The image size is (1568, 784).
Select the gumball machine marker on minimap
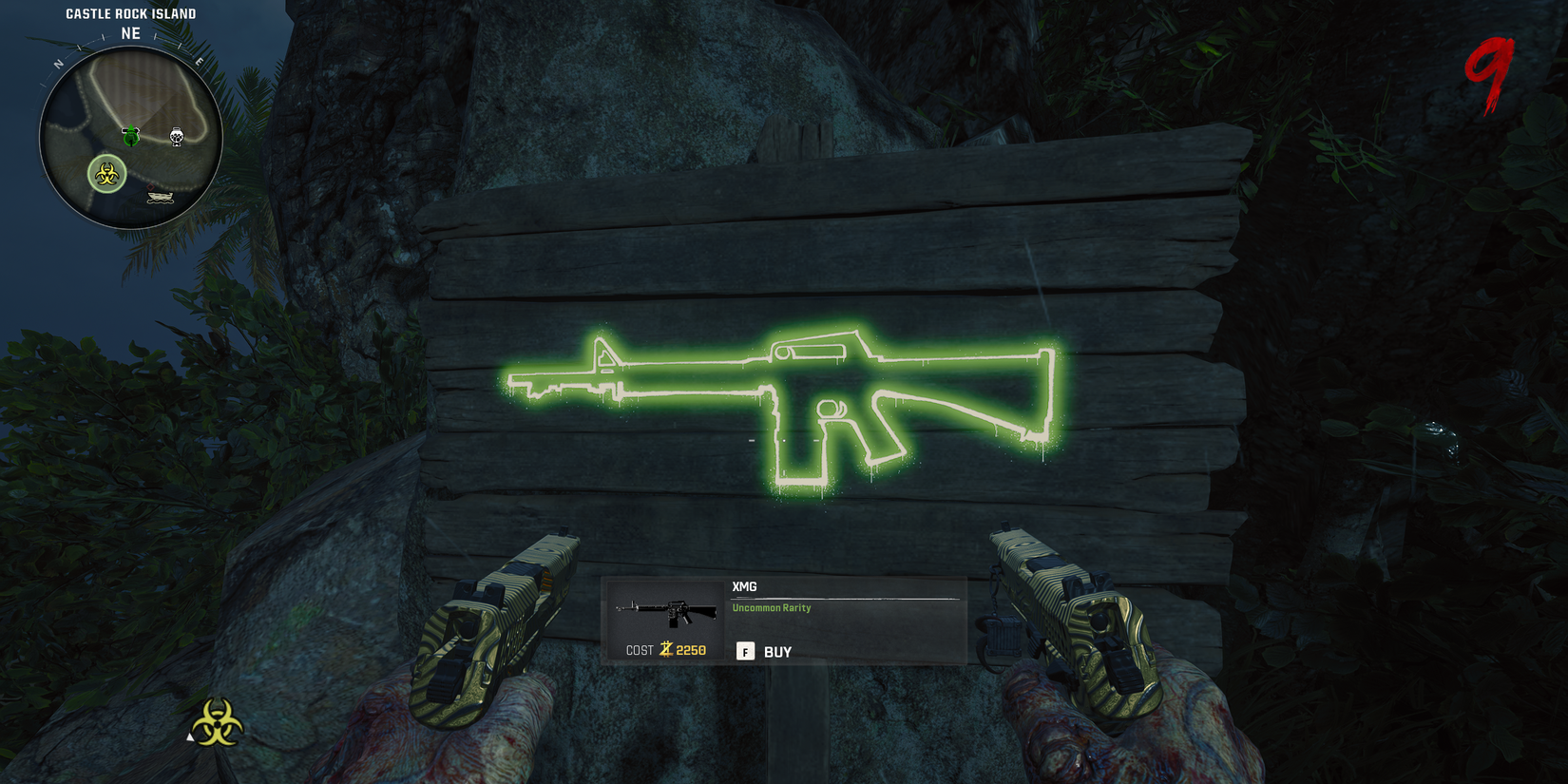pyautogui.click(x=177, y=137)
